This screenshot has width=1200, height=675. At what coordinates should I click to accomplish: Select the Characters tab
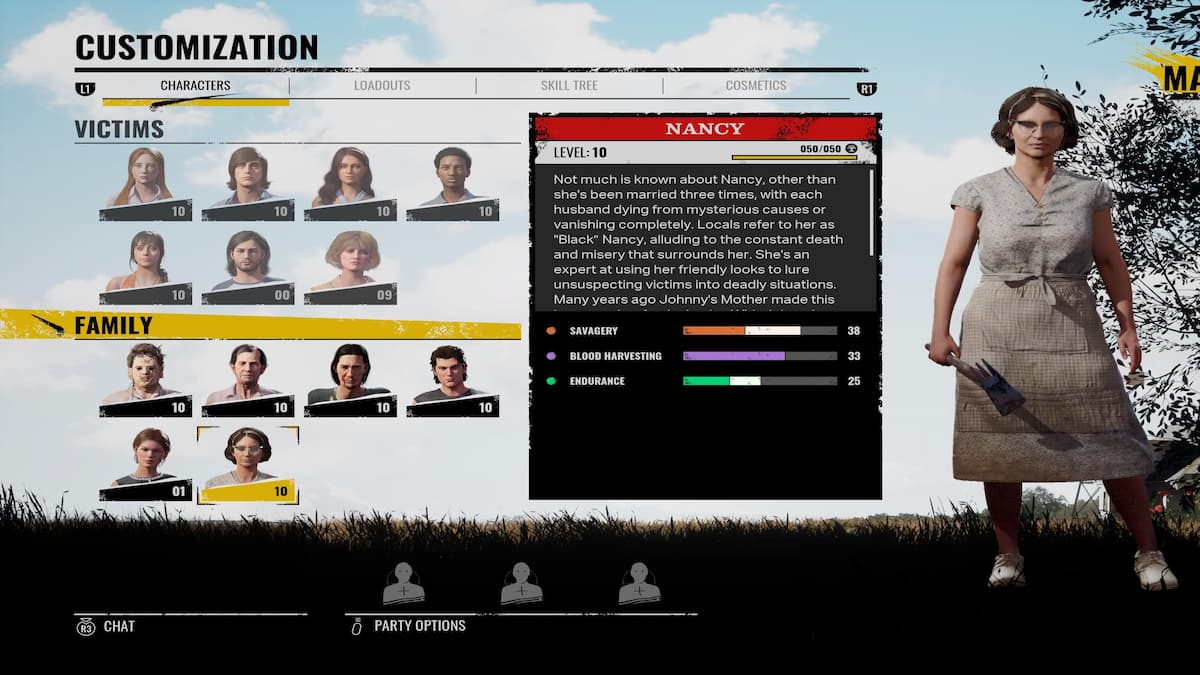click(196, 86)
